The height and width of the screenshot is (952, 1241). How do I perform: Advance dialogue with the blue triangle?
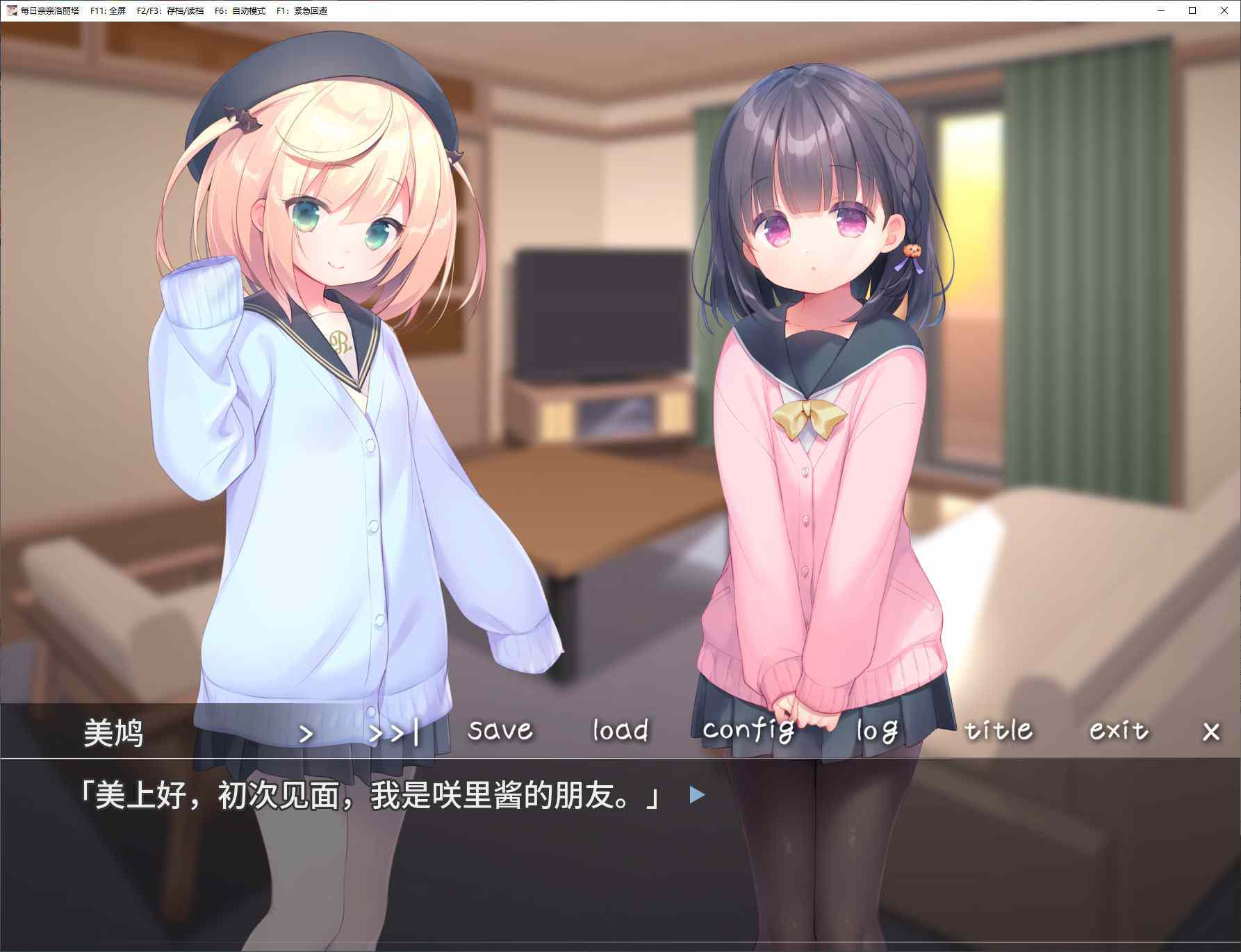point(697,795)
